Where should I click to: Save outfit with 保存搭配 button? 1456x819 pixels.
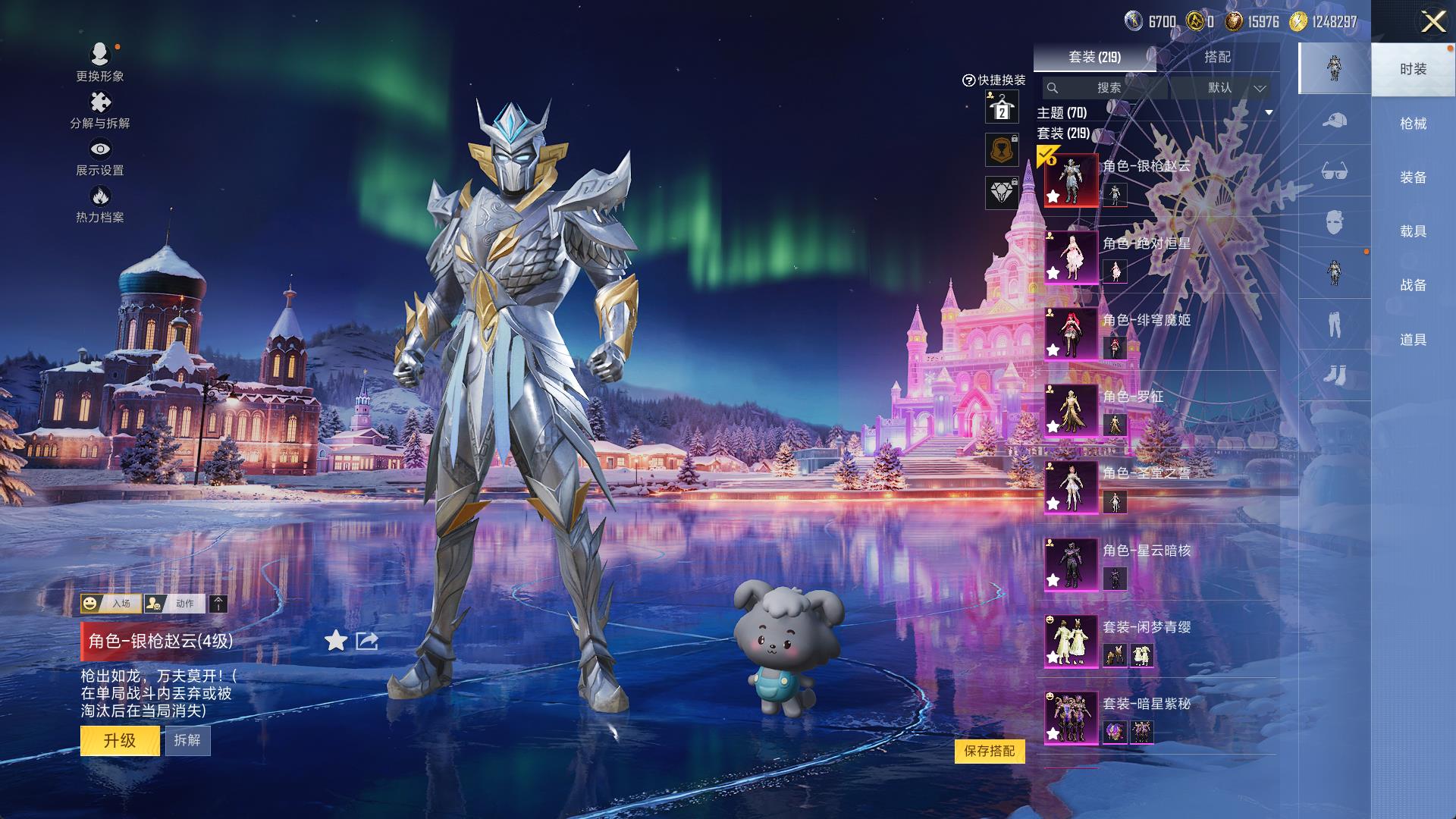click(x=990, y=751)
